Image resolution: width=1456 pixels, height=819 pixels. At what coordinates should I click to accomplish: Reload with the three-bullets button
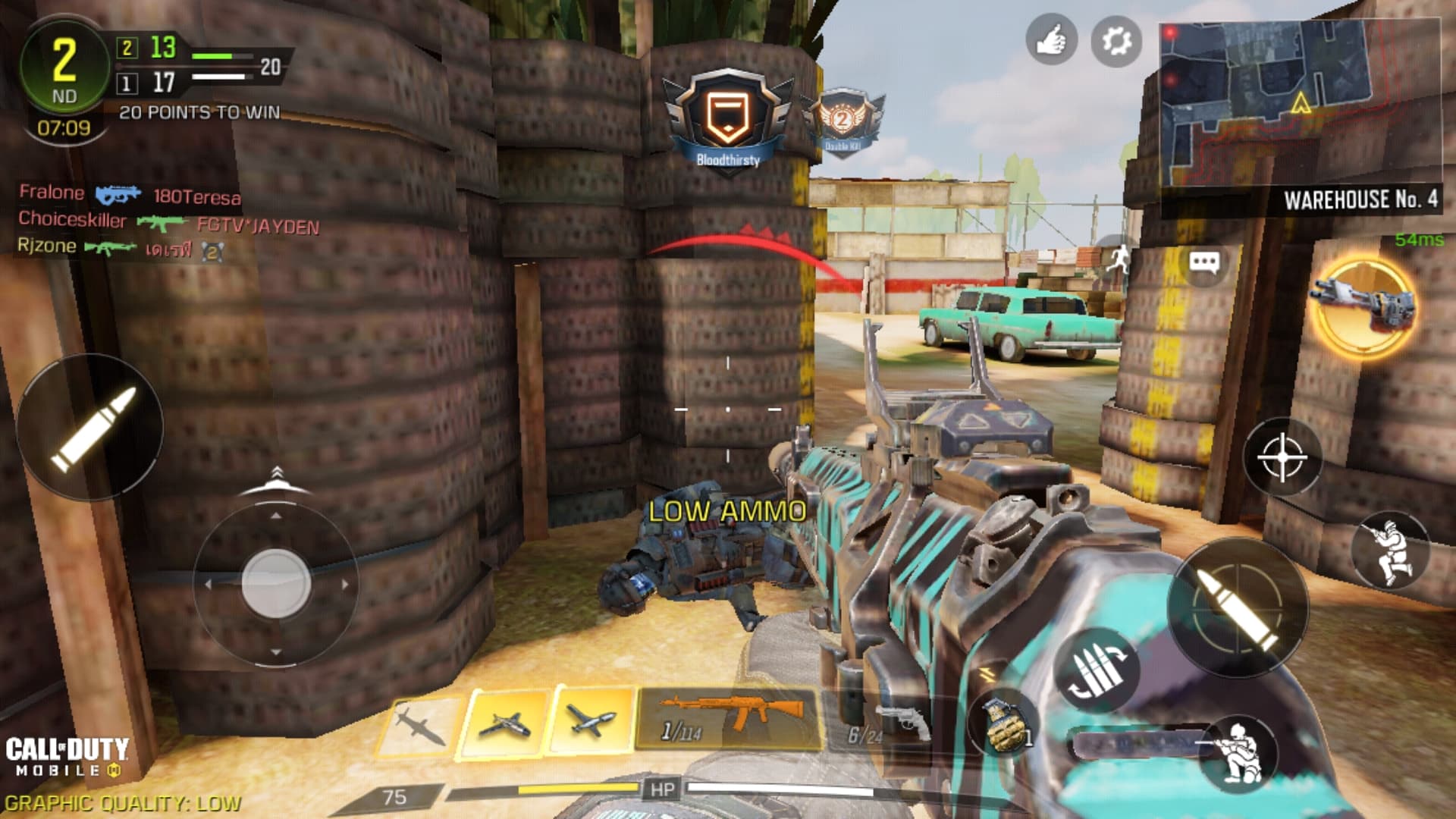1095,670
